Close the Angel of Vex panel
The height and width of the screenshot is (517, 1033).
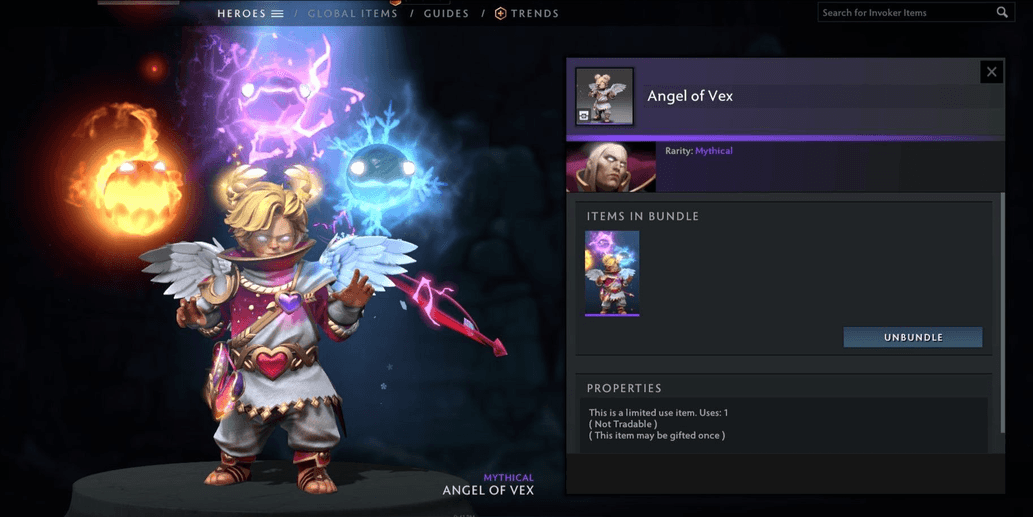pyautogui.click(x=991, y=72)
